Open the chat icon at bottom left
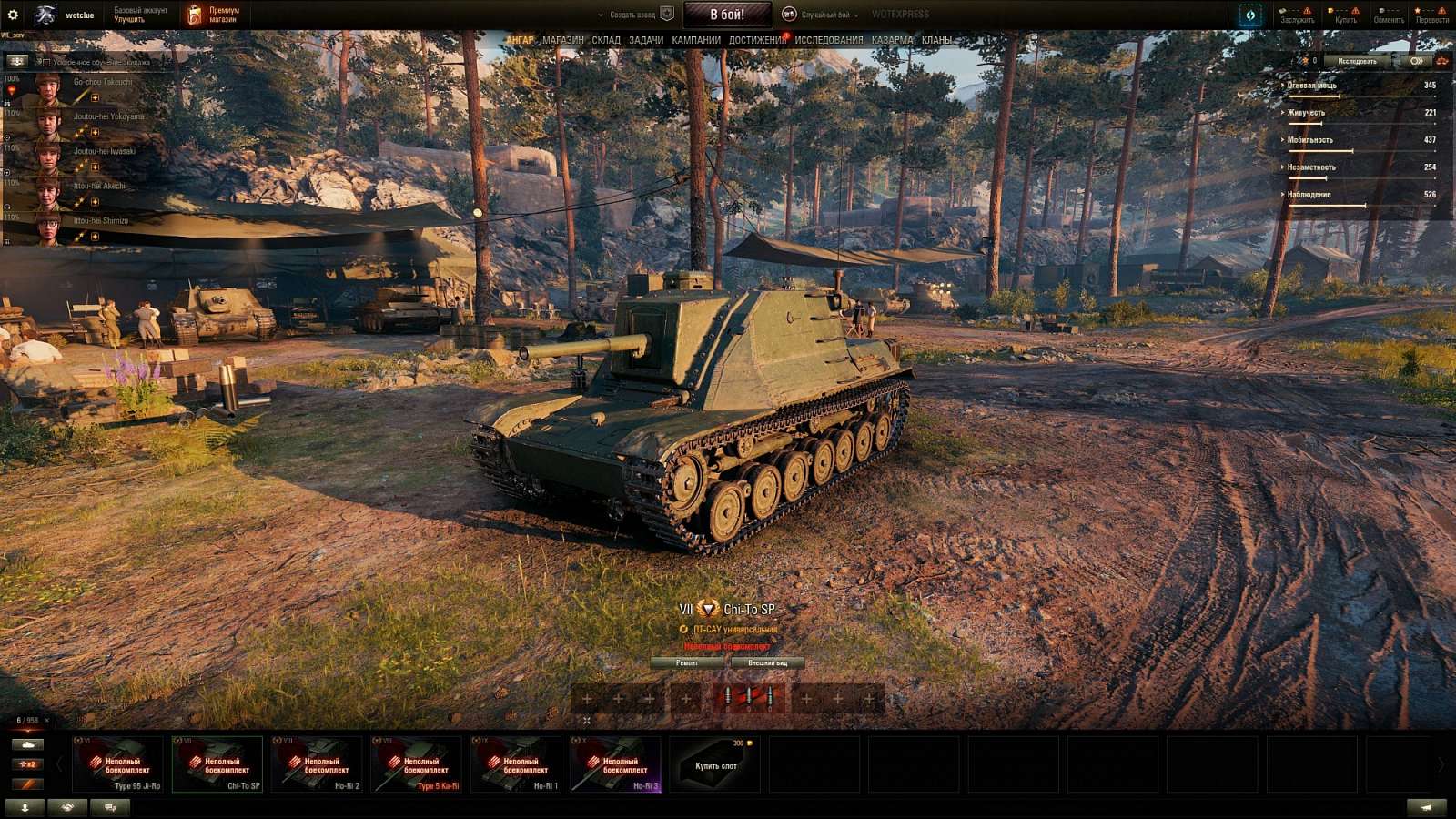 [x=111, y=807]
